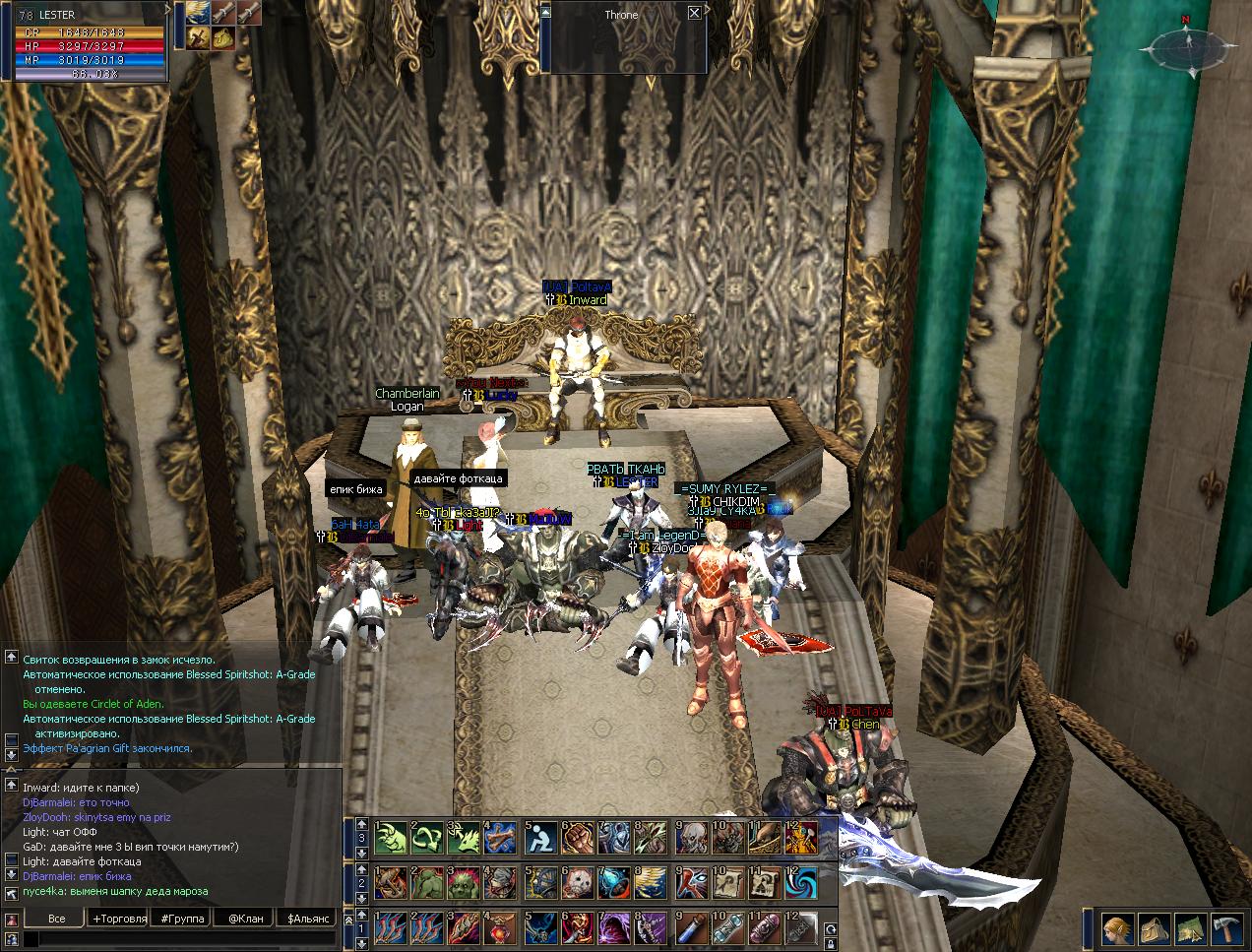Viewport: 1252px width, 952px height.
Task: Open the system menu hammer icon
Action: (x=1225, y=928)
